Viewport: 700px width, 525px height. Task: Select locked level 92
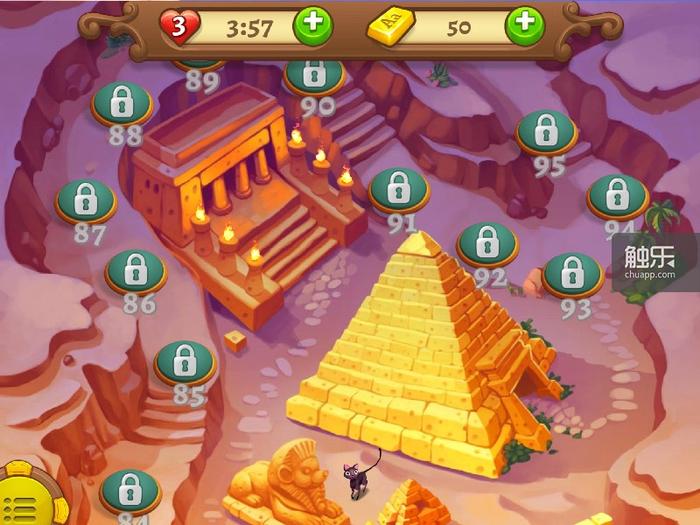487,243
